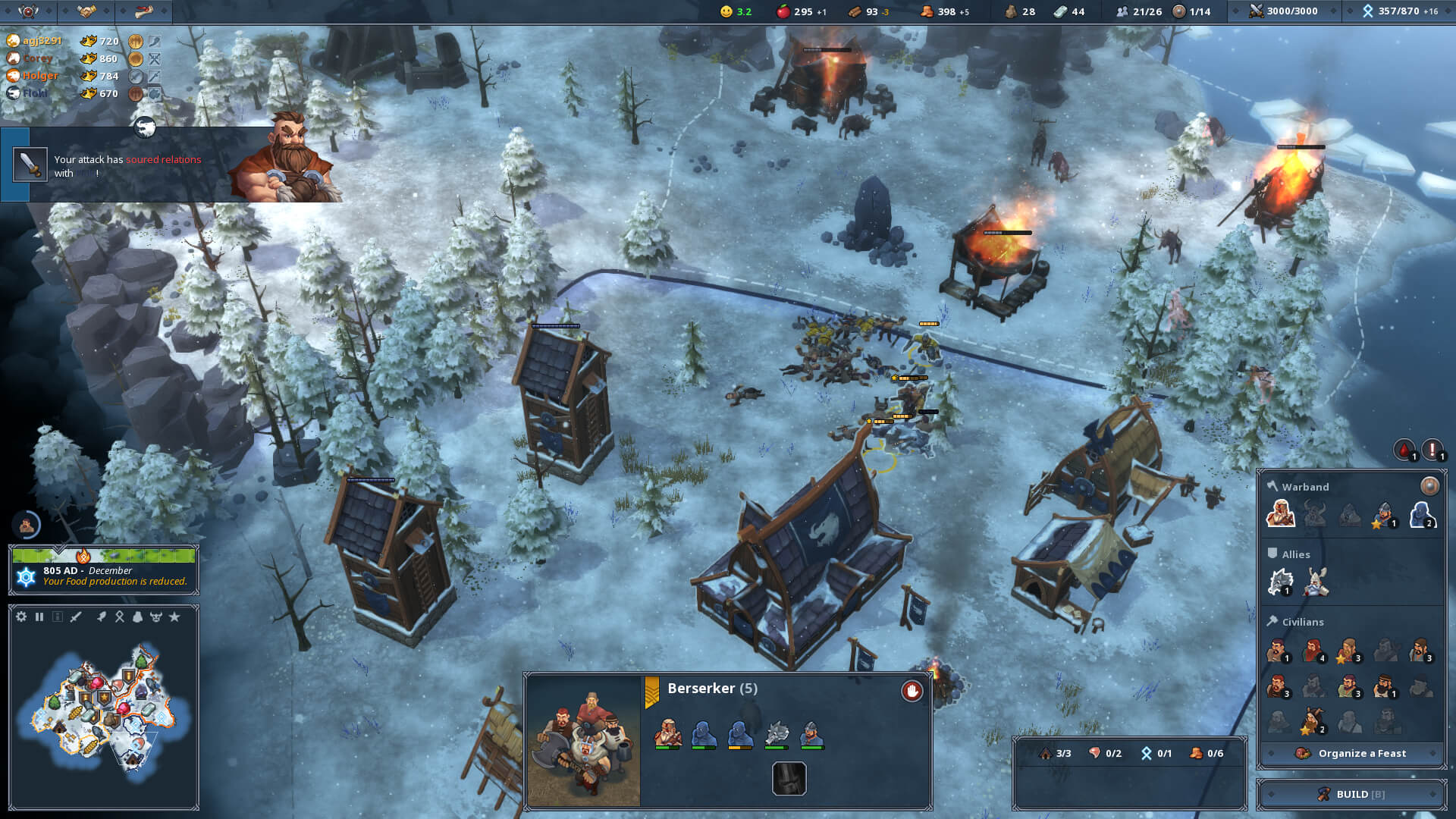Open the handshake diplomacy menu in top bar
This screenshot has height=819, width=1456.
(86, 11)
